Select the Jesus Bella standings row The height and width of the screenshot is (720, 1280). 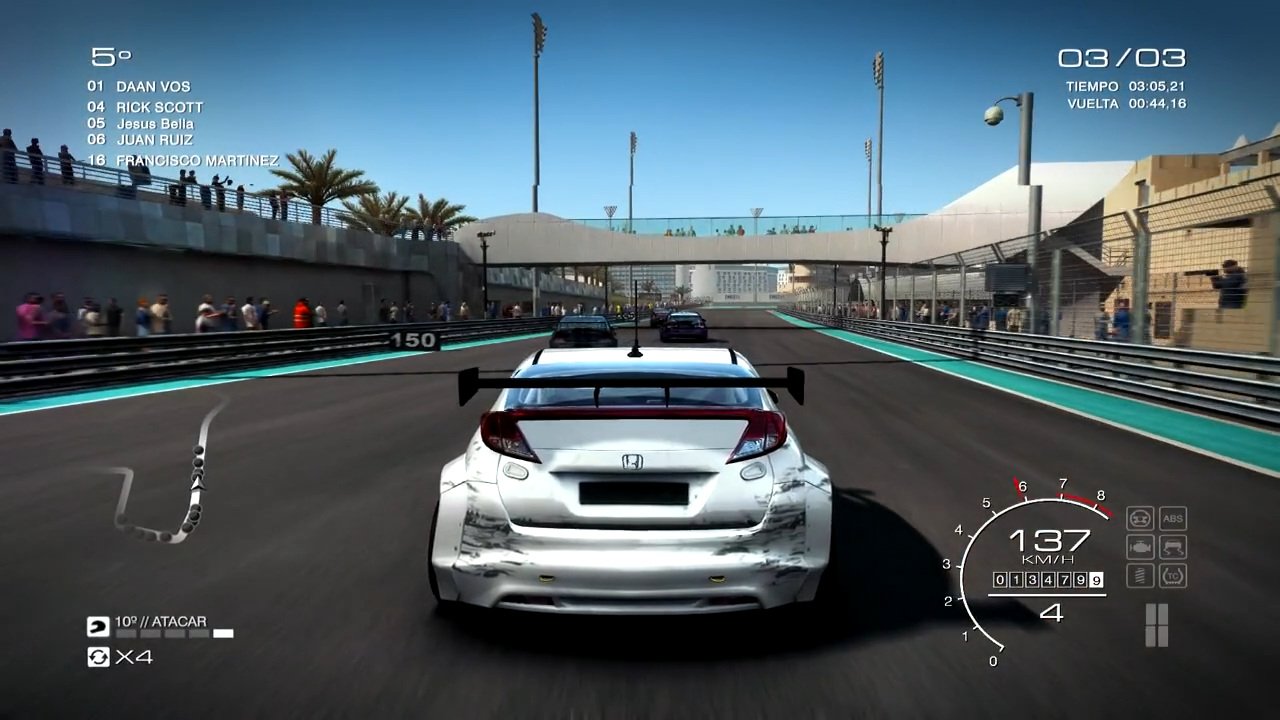pos(154,124)
